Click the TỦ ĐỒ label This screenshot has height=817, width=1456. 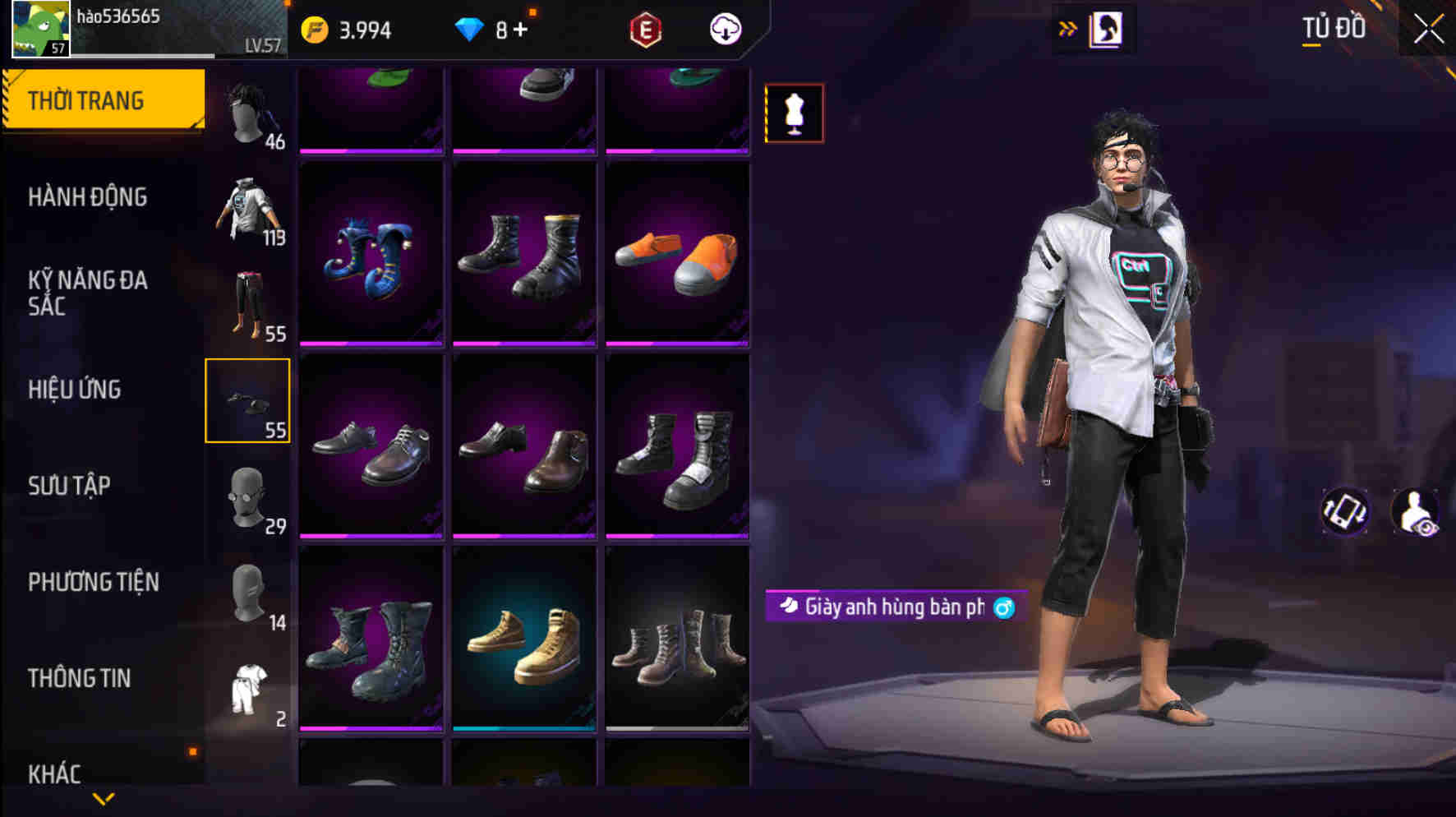[1334, 27]
